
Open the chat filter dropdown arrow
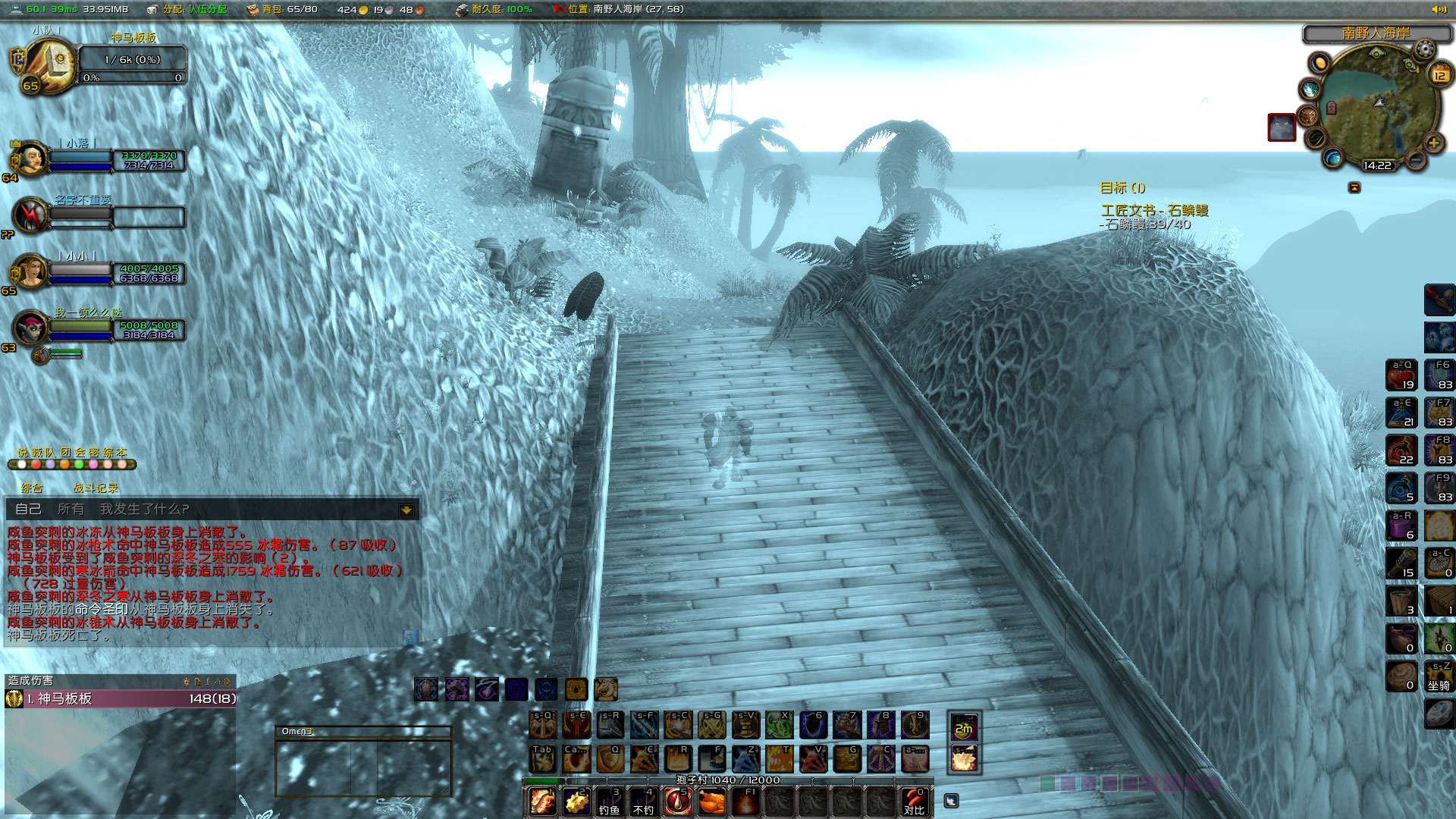[x=408, y=510]
